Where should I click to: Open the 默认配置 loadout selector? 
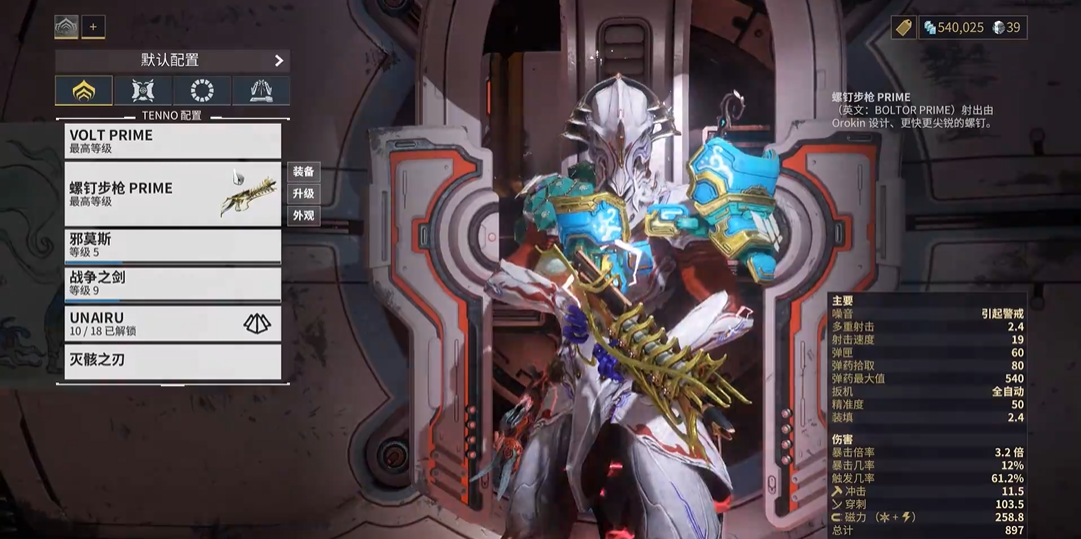(172, 61)
